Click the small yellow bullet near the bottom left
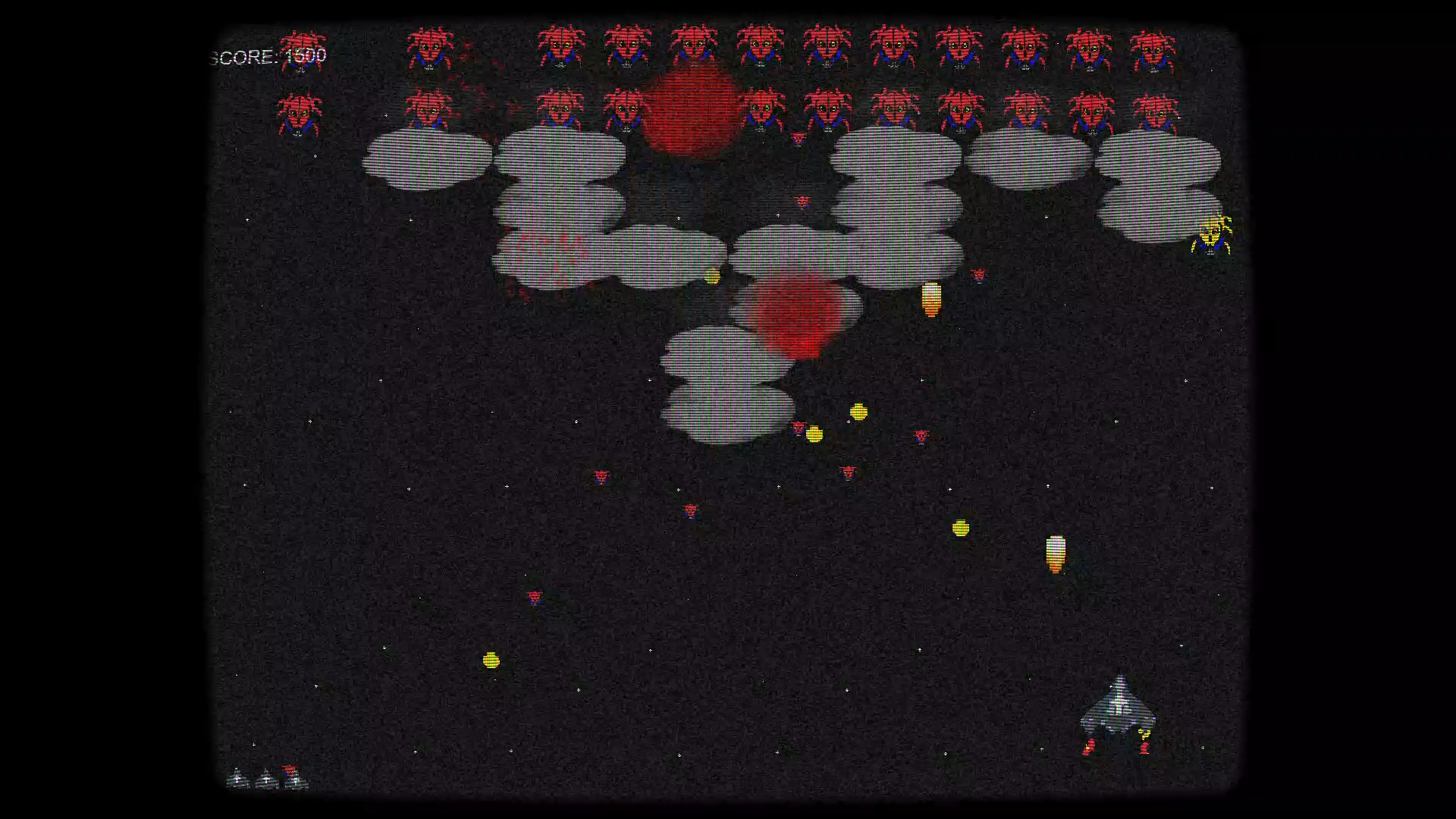Screen dimensions: 1456x819 tap(491, 660)
